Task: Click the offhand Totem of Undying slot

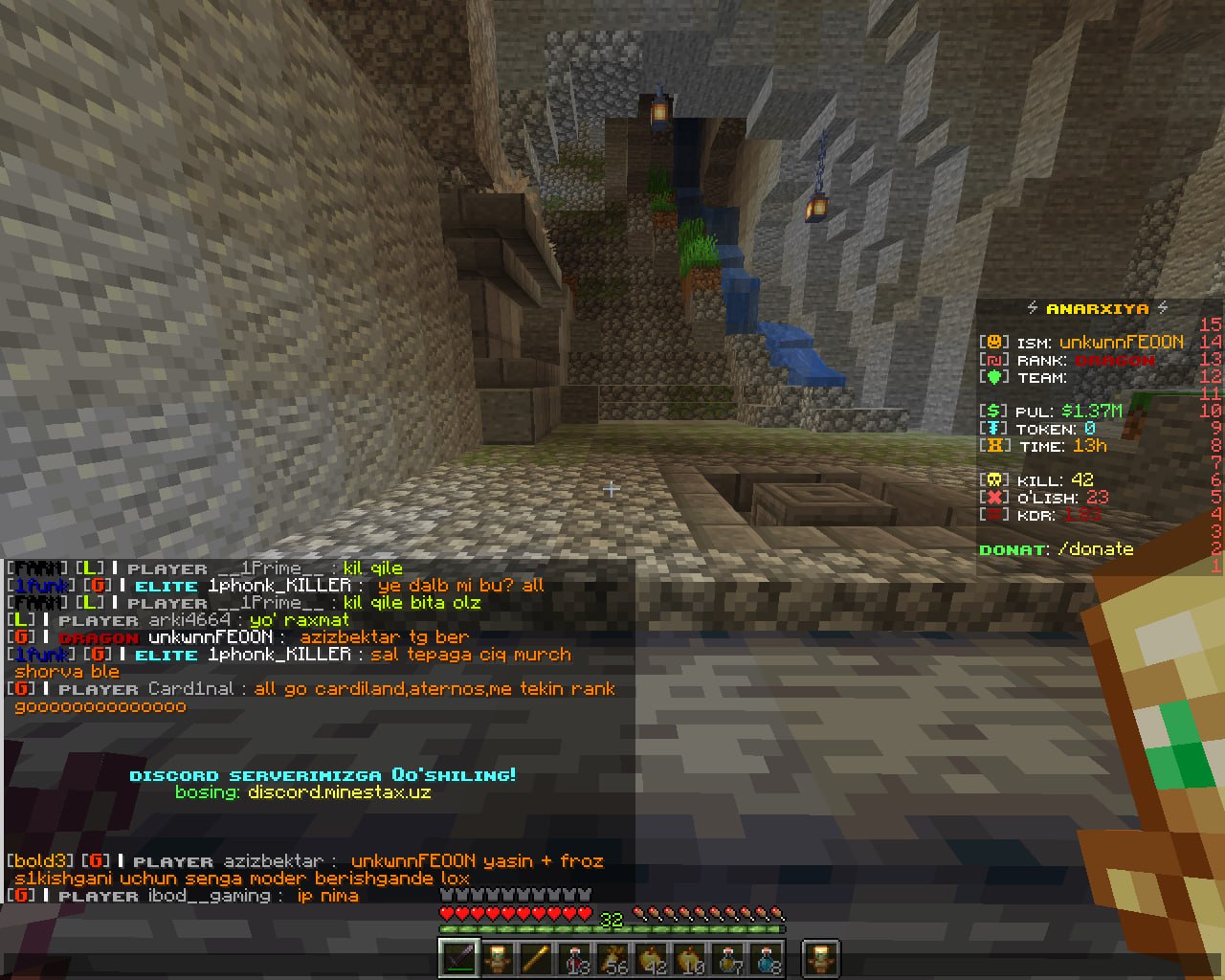Action: pos(820,957)
